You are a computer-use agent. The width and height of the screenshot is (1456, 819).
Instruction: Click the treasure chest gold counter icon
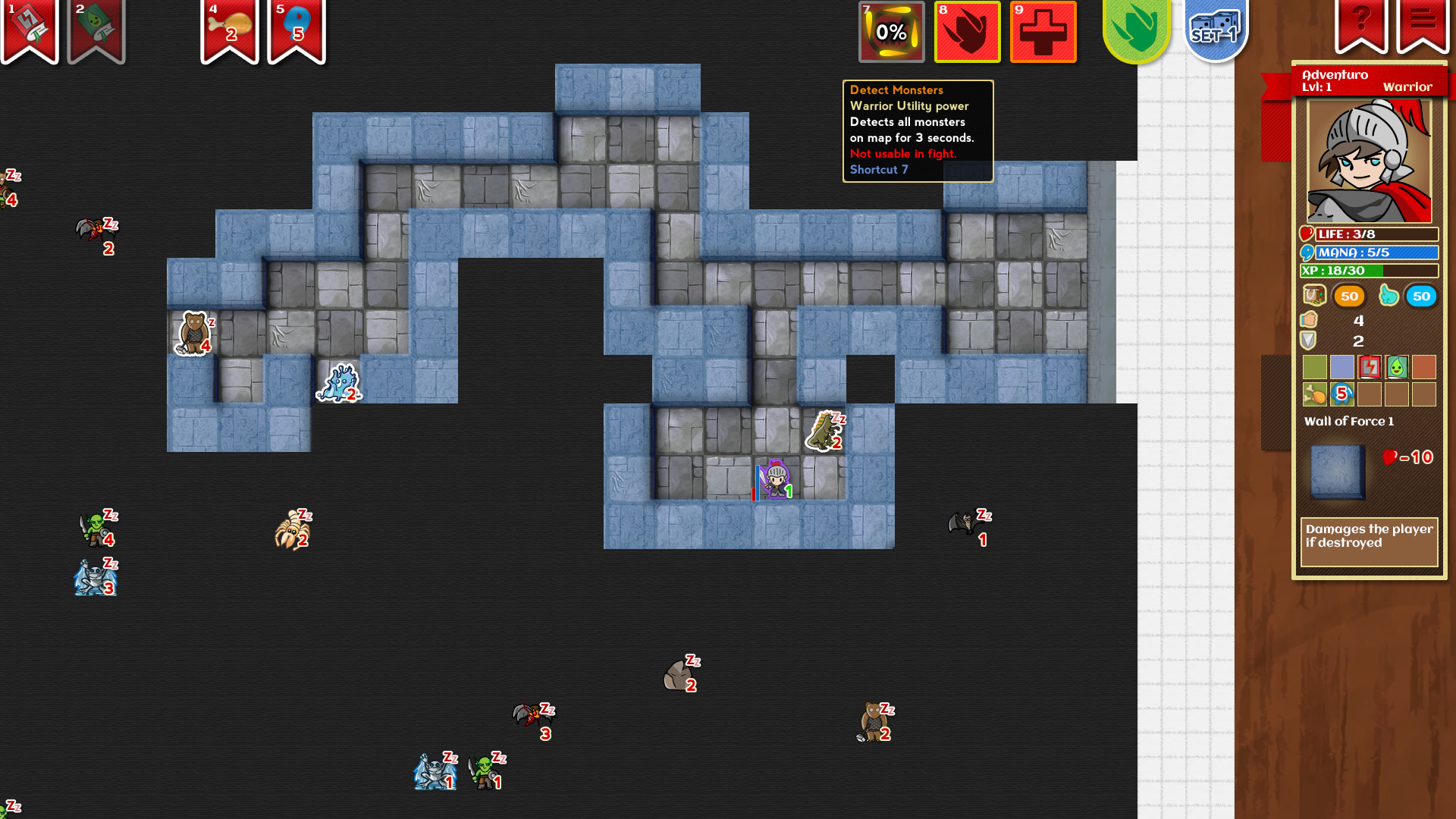tap(1314, 297)
